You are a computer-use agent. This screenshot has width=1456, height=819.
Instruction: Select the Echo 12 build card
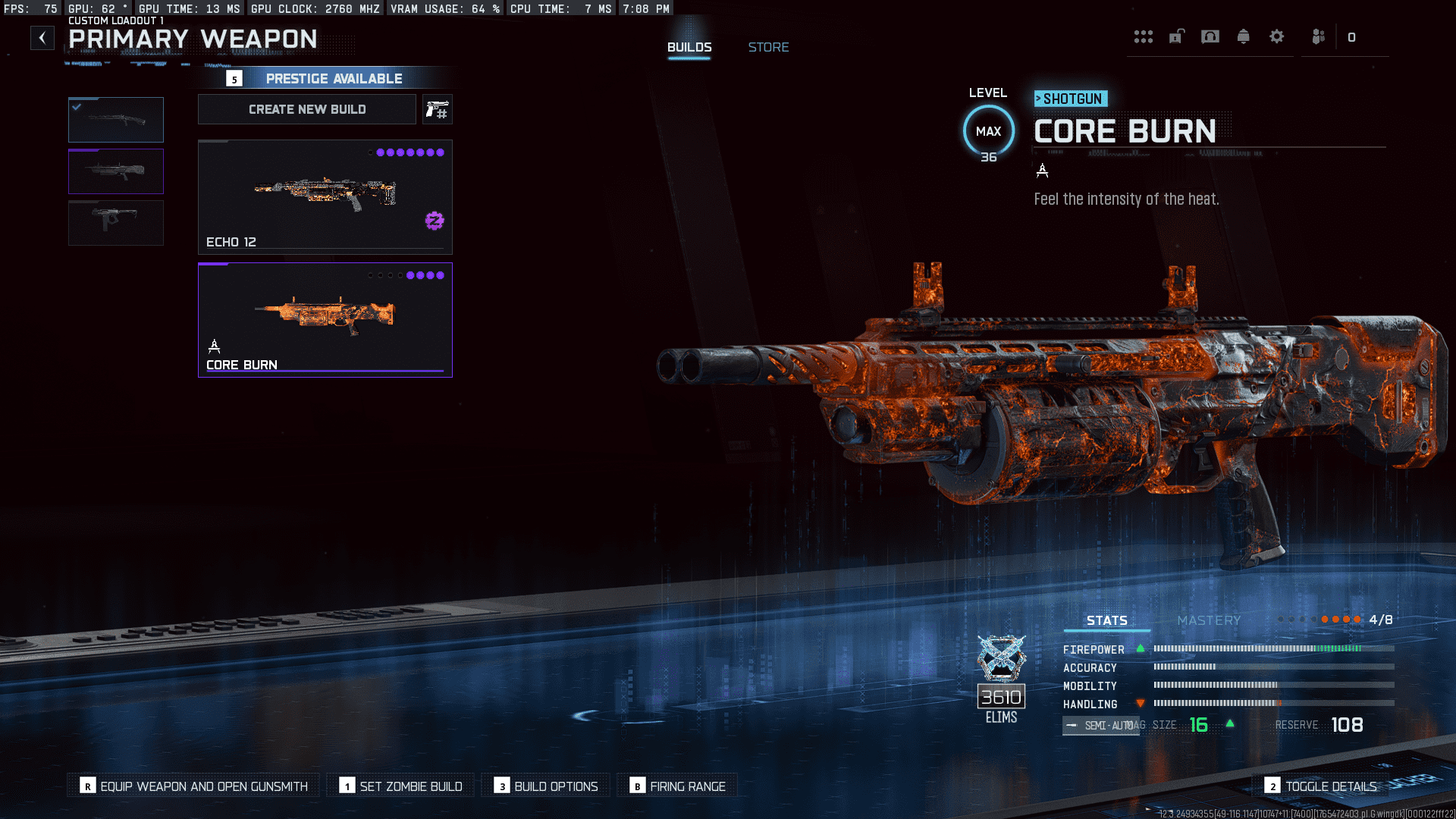tap(325, 197)
